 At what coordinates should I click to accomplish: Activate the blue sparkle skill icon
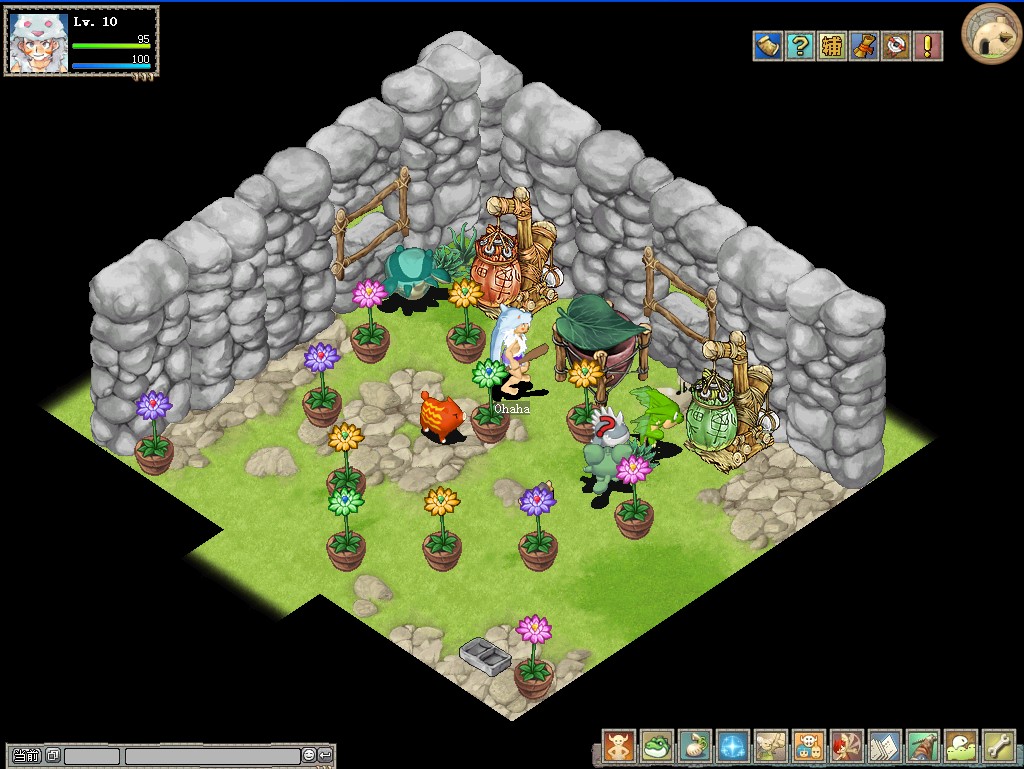[733, 746]
